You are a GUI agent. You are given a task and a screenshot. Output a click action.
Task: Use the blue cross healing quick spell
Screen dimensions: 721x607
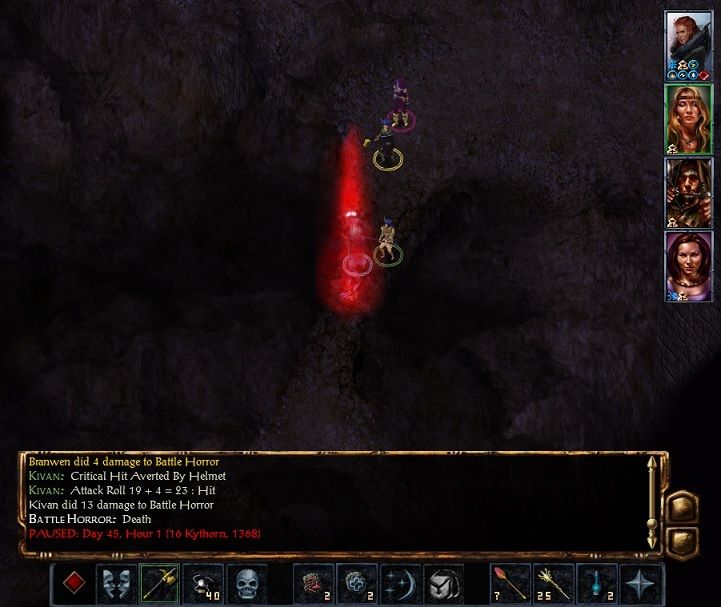click(356, 584)
